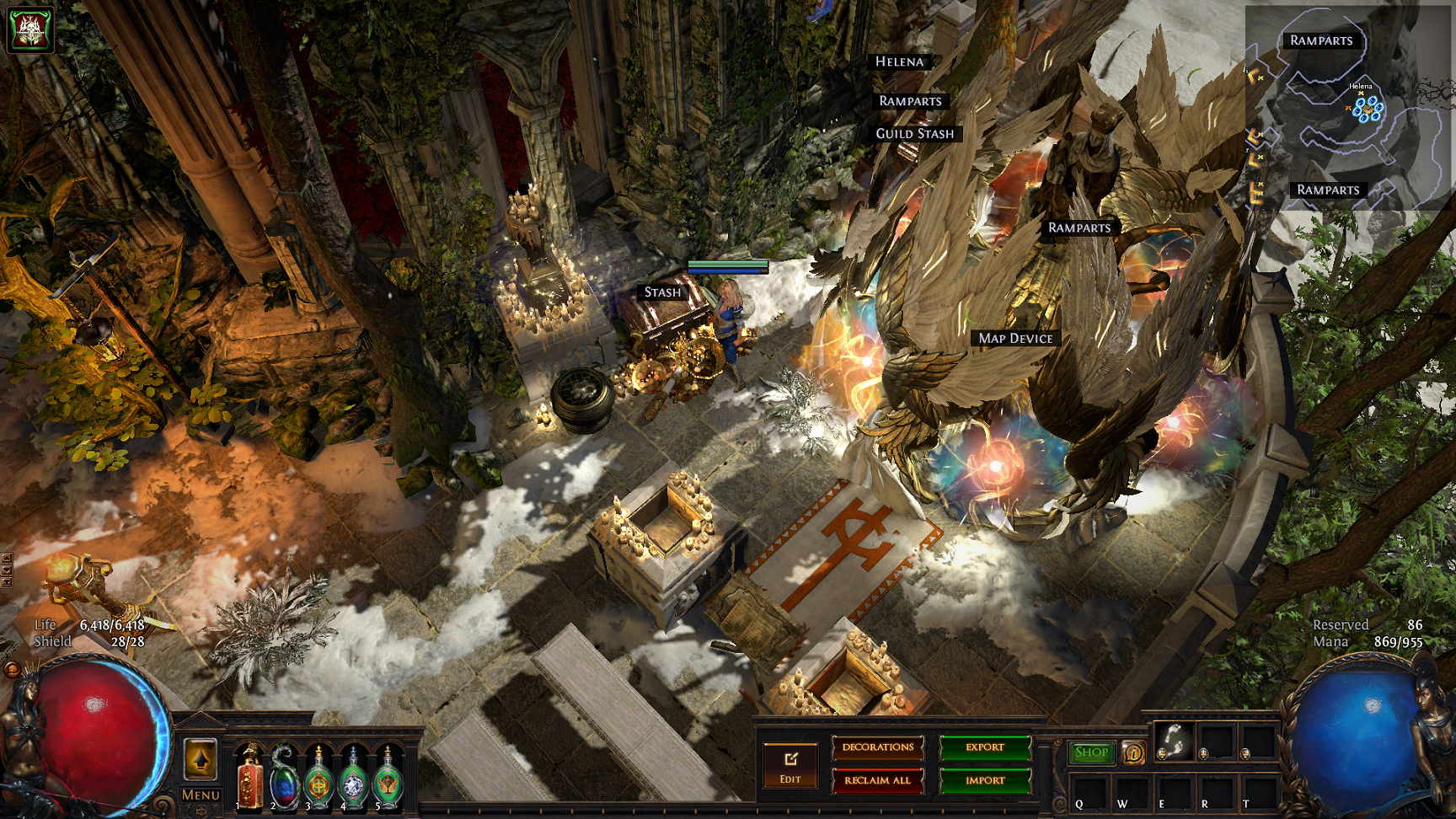The height and width of the screenshot is (819, 1456).
Task: Select the Stash label
Action: click(x=662, y=292)
